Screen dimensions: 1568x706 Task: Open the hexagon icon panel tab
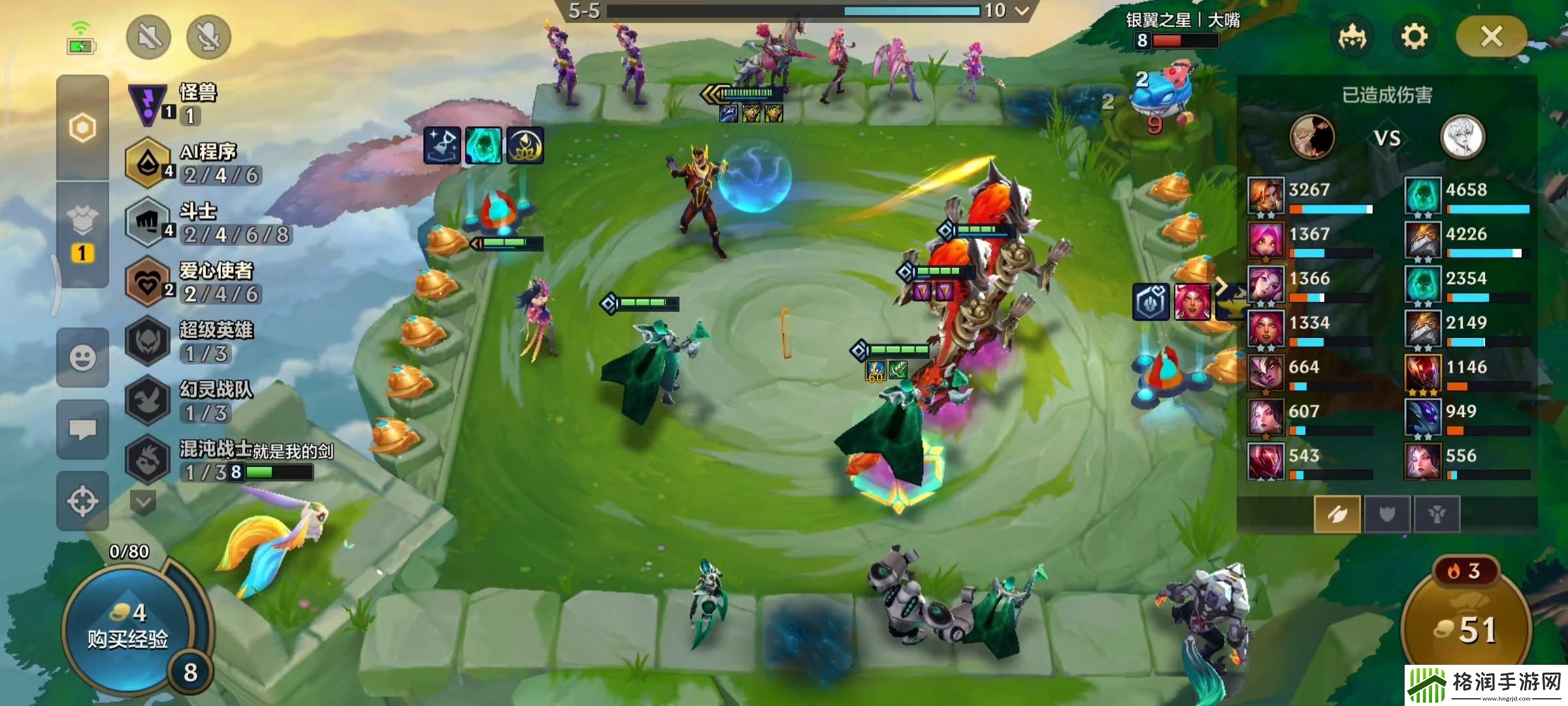(x=83, y=127)
